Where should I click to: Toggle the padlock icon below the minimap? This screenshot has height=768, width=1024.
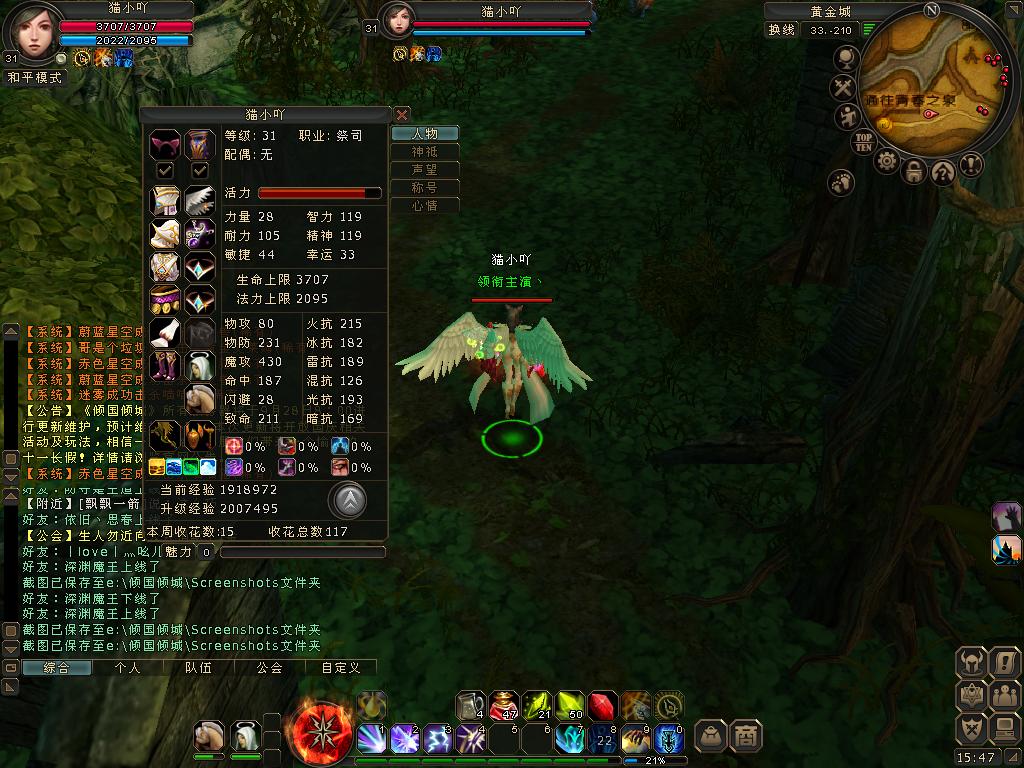click(914, 171)
